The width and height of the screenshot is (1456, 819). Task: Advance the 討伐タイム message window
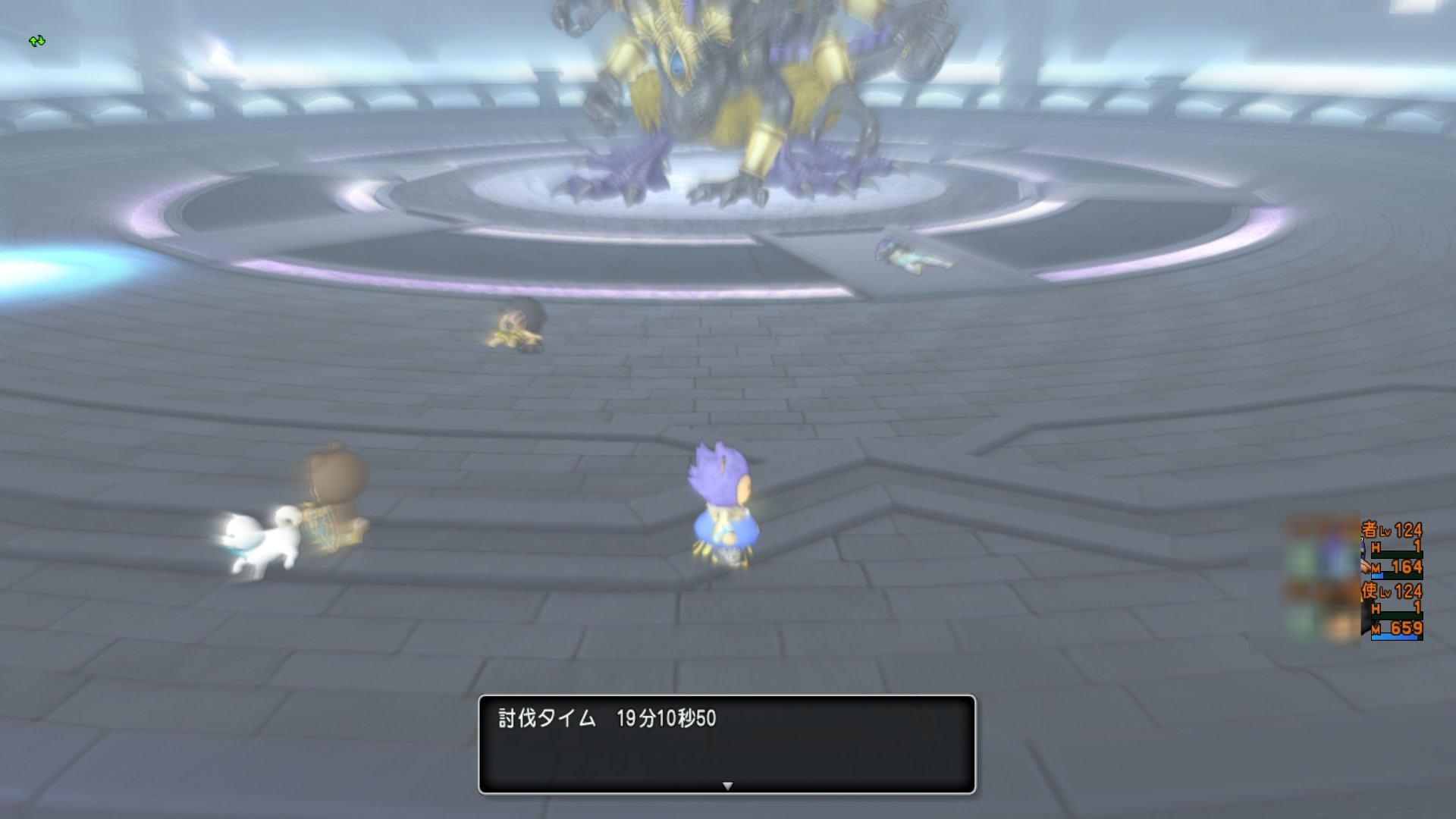click(726, 743)
